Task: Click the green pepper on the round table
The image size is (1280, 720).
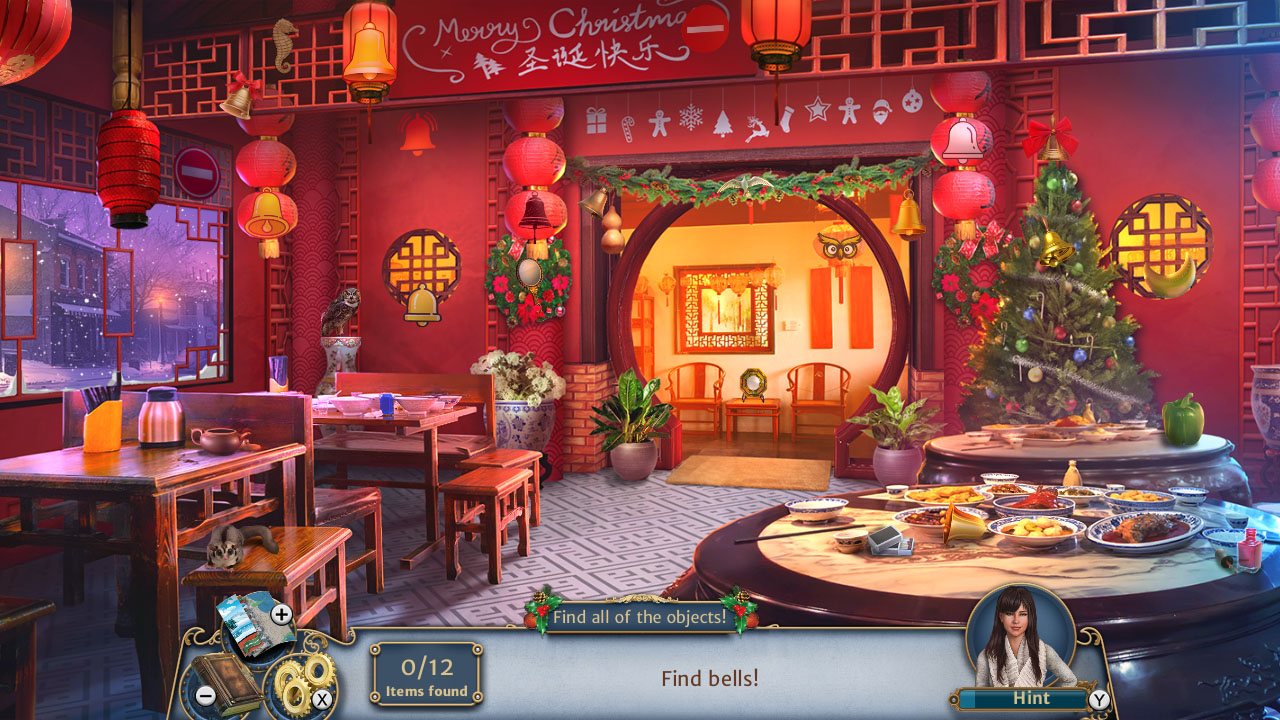Action: 1181,424
